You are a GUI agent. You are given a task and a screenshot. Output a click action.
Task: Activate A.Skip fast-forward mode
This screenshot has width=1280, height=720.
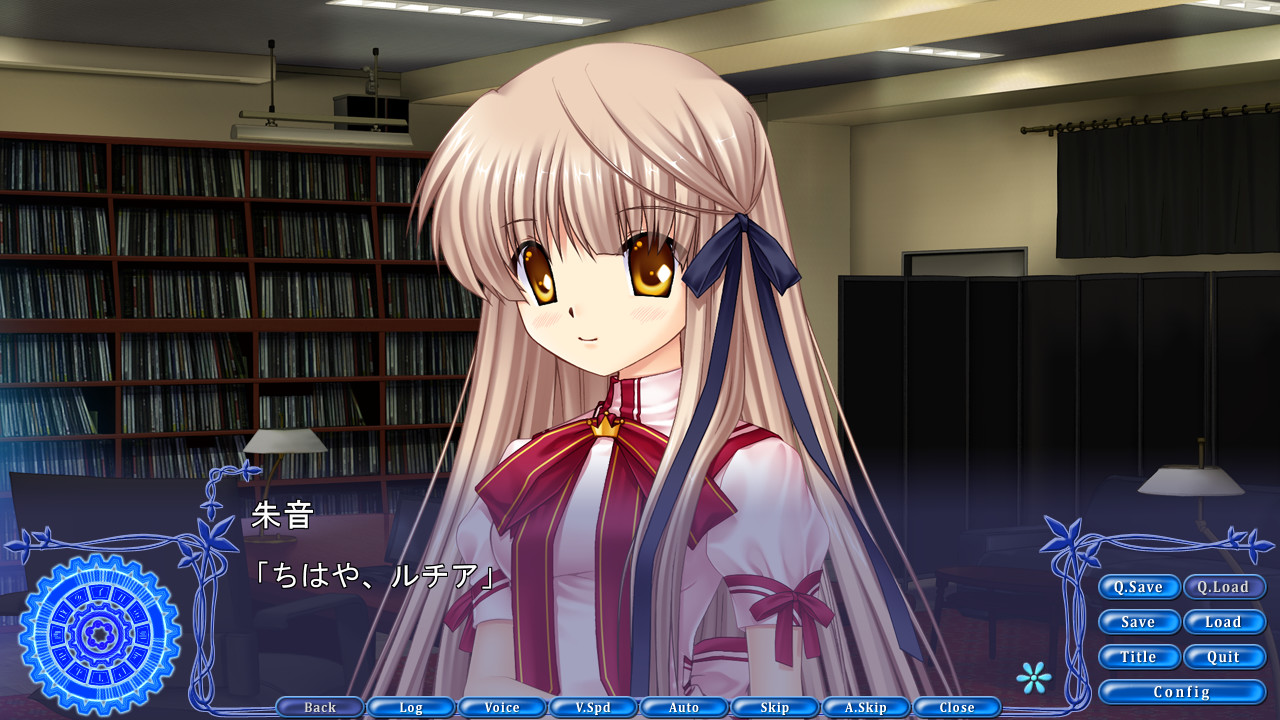865,707
